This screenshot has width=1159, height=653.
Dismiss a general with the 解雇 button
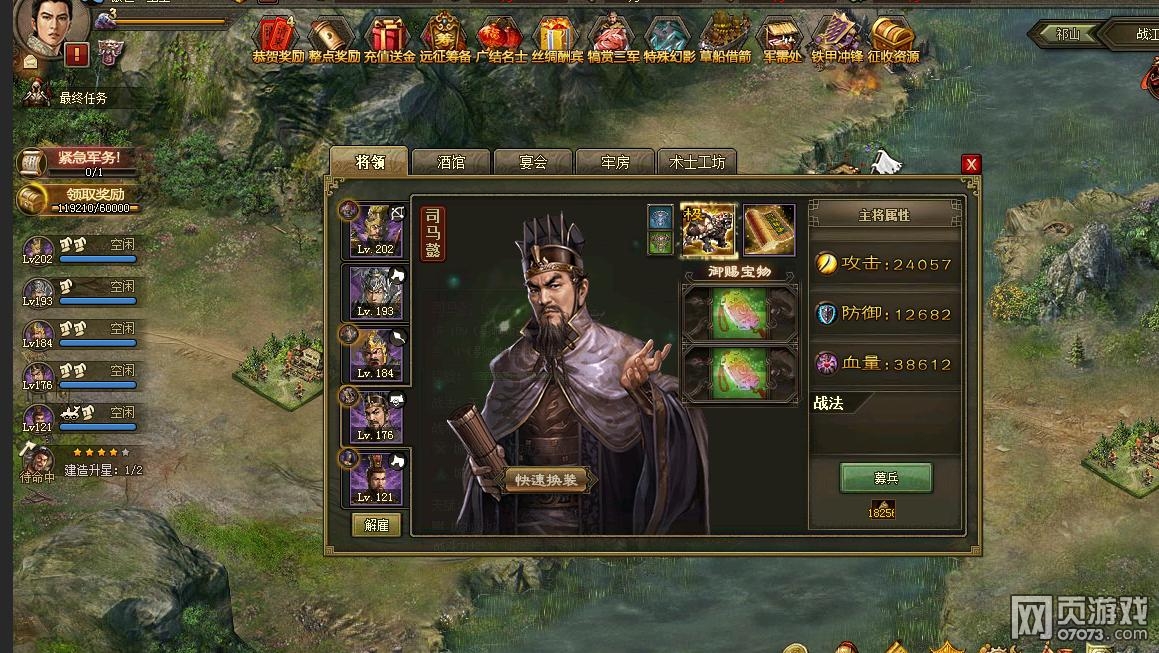[376, 525]
